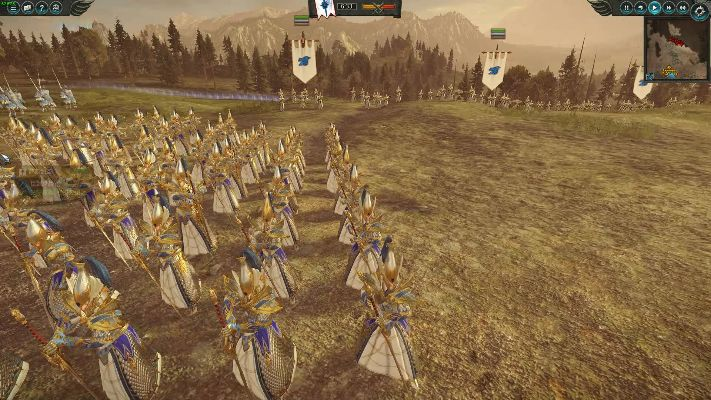Open the game menu hamburger button

(x=12, y=7)
